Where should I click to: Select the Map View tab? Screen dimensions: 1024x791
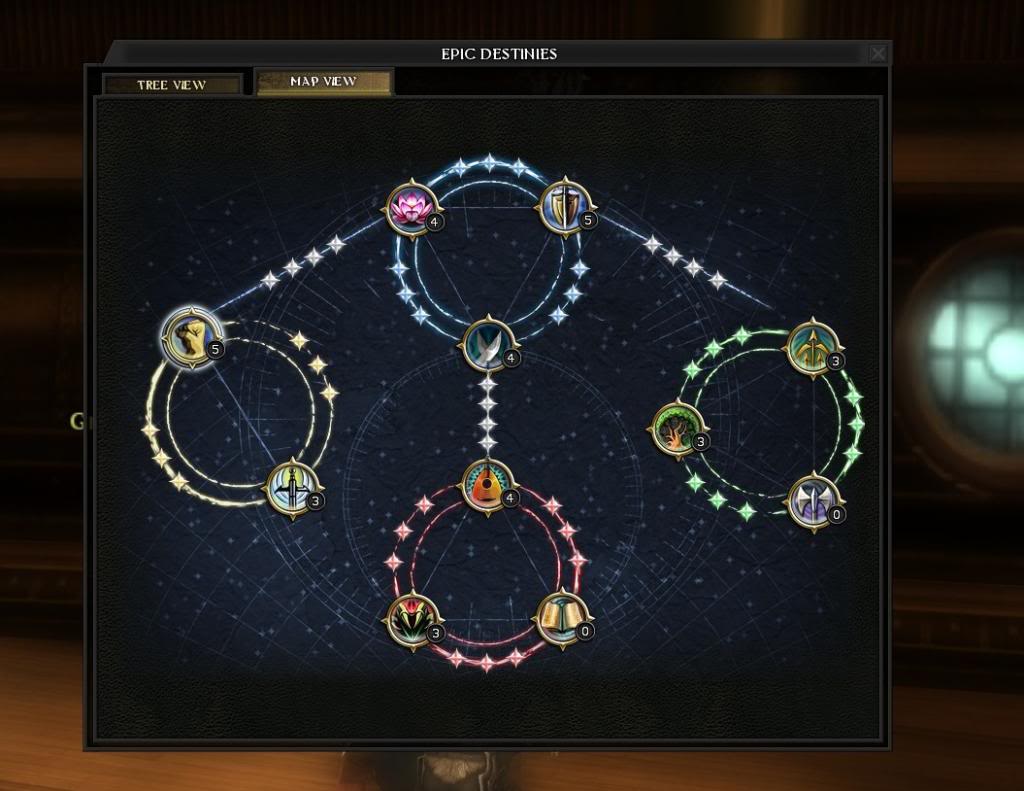click(324, 82)
